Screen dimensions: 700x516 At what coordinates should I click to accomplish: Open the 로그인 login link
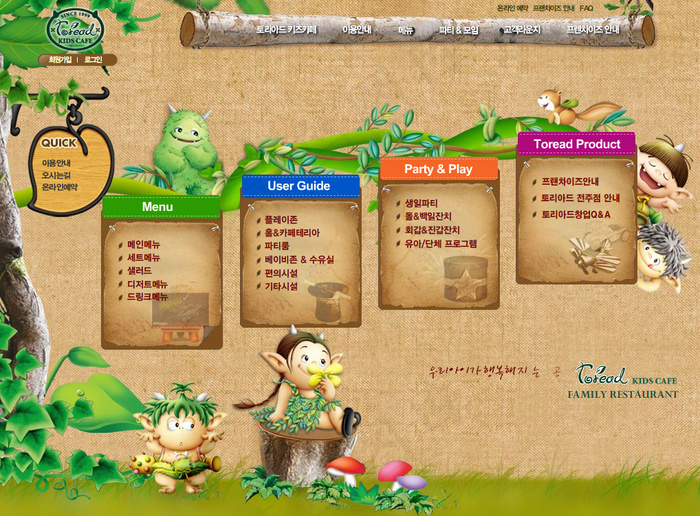click(93, 60)
